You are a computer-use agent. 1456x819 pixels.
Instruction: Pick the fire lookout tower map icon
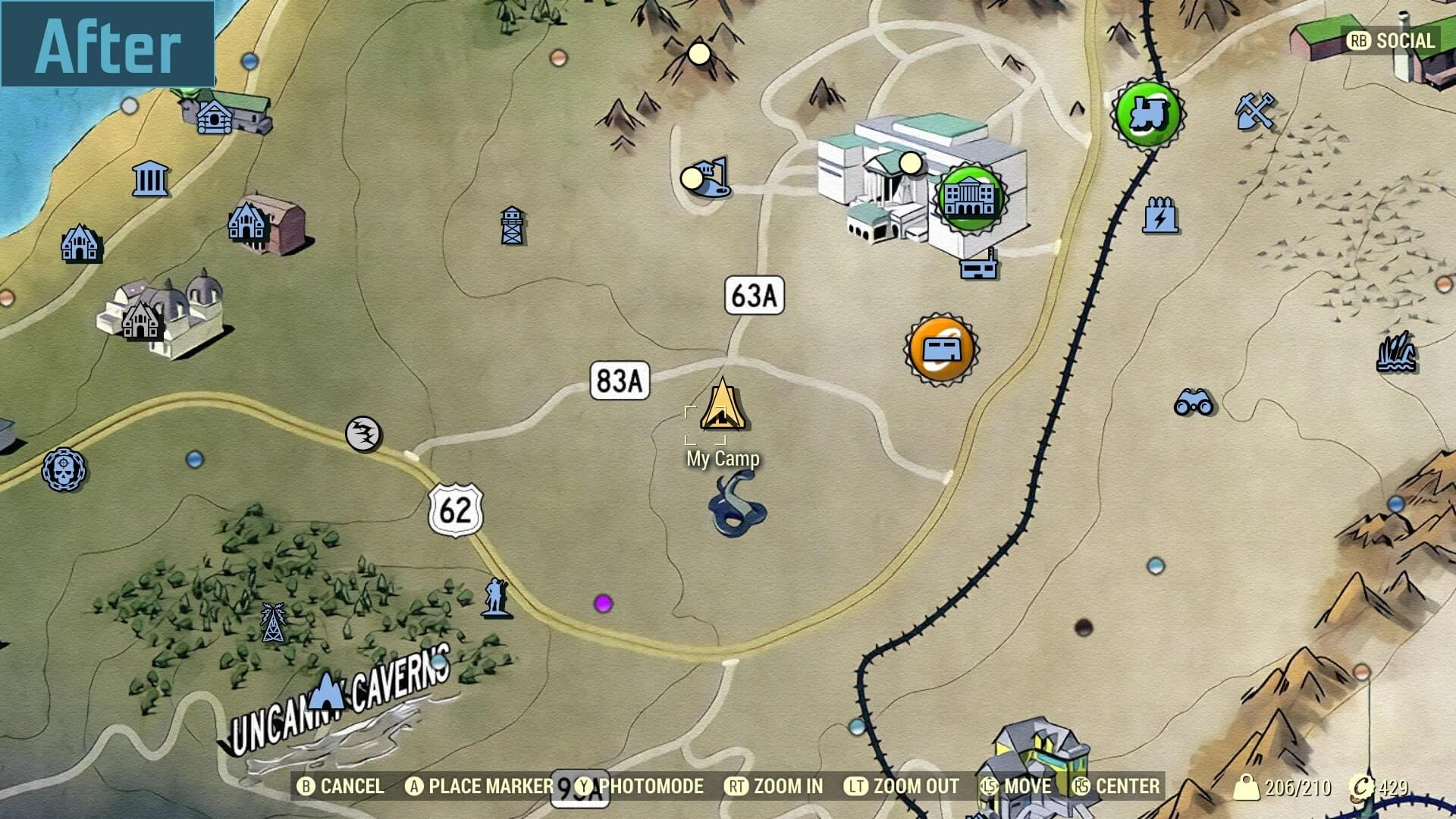pos(513,225)
